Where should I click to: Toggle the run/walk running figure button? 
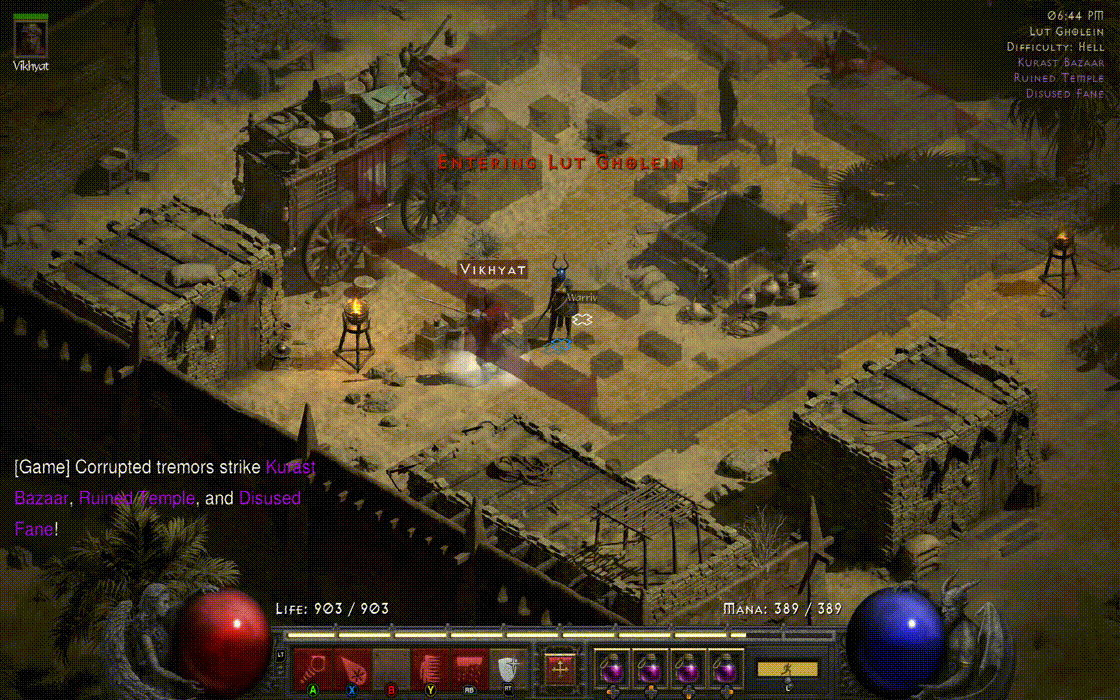(787, 668)
